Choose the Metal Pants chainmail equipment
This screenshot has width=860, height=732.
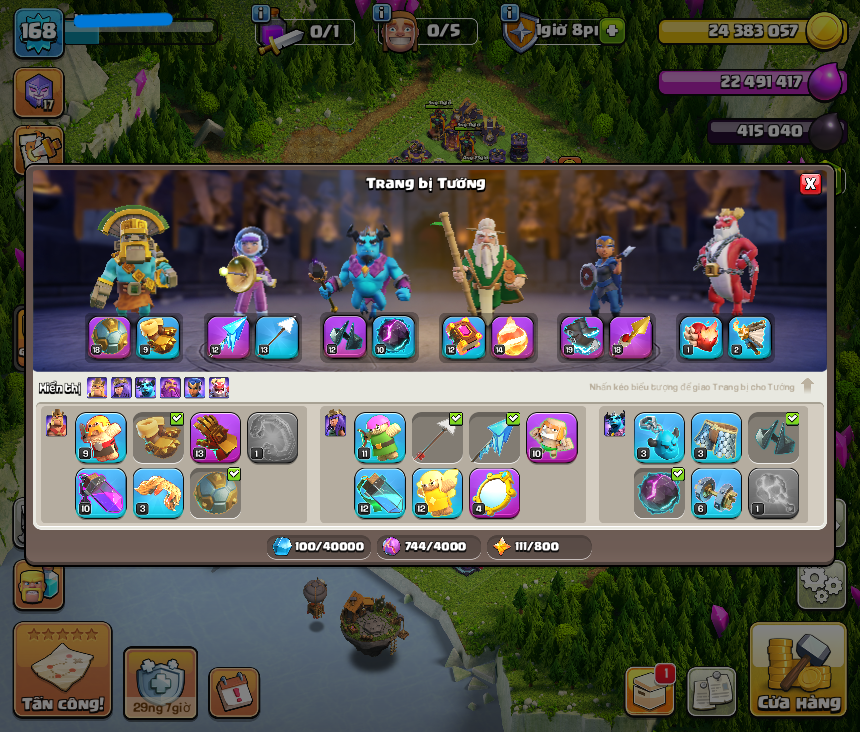(716, 438)
